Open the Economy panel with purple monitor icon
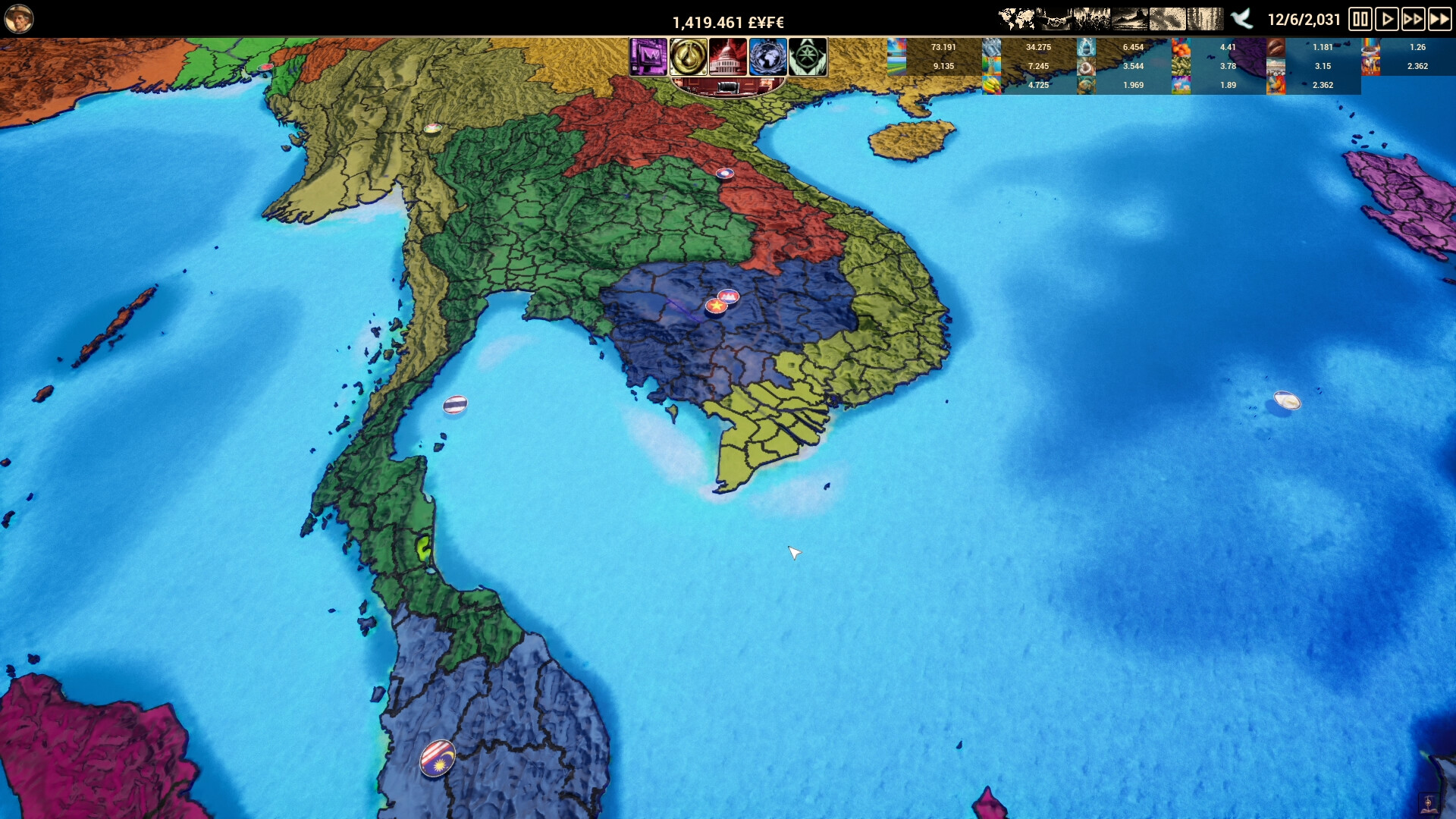The height and width of the screenshot is (819, 1456). click(648, 57)
